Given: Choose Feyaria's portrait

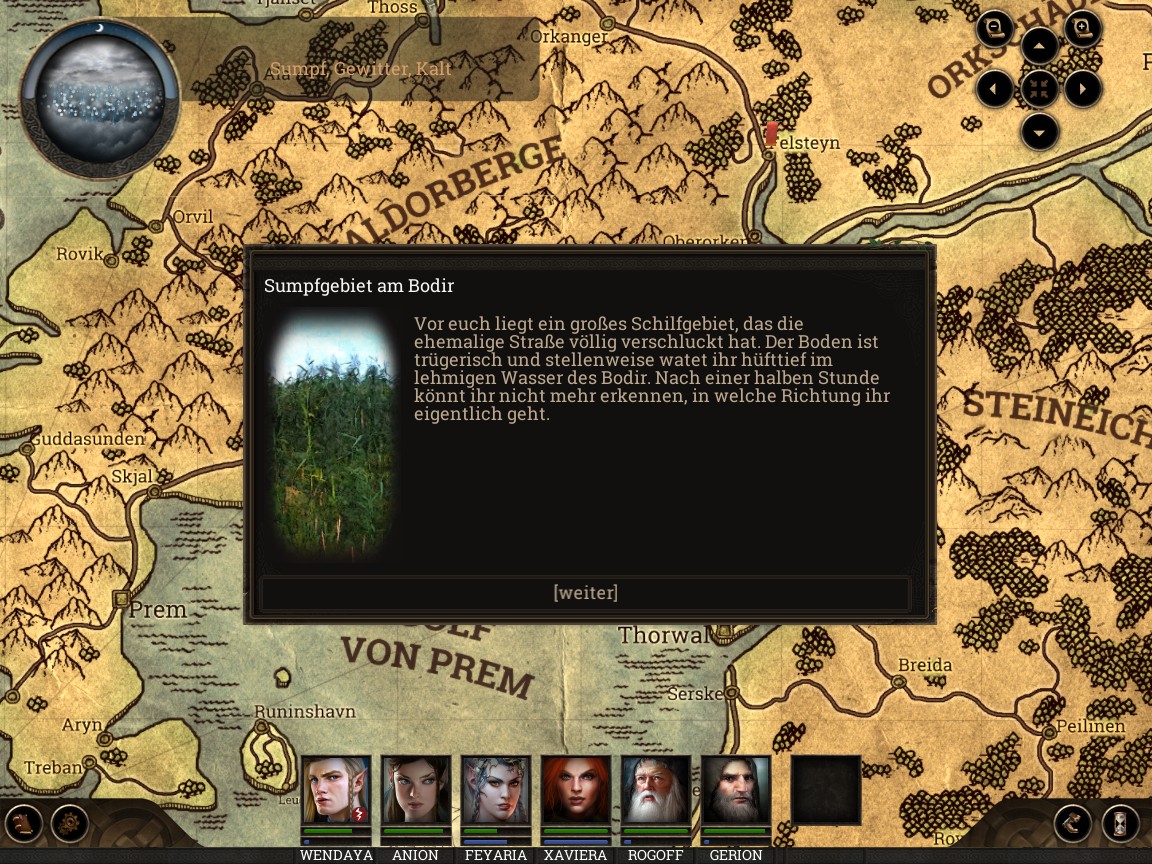Looking at the screenshot, I should [496, 790].
